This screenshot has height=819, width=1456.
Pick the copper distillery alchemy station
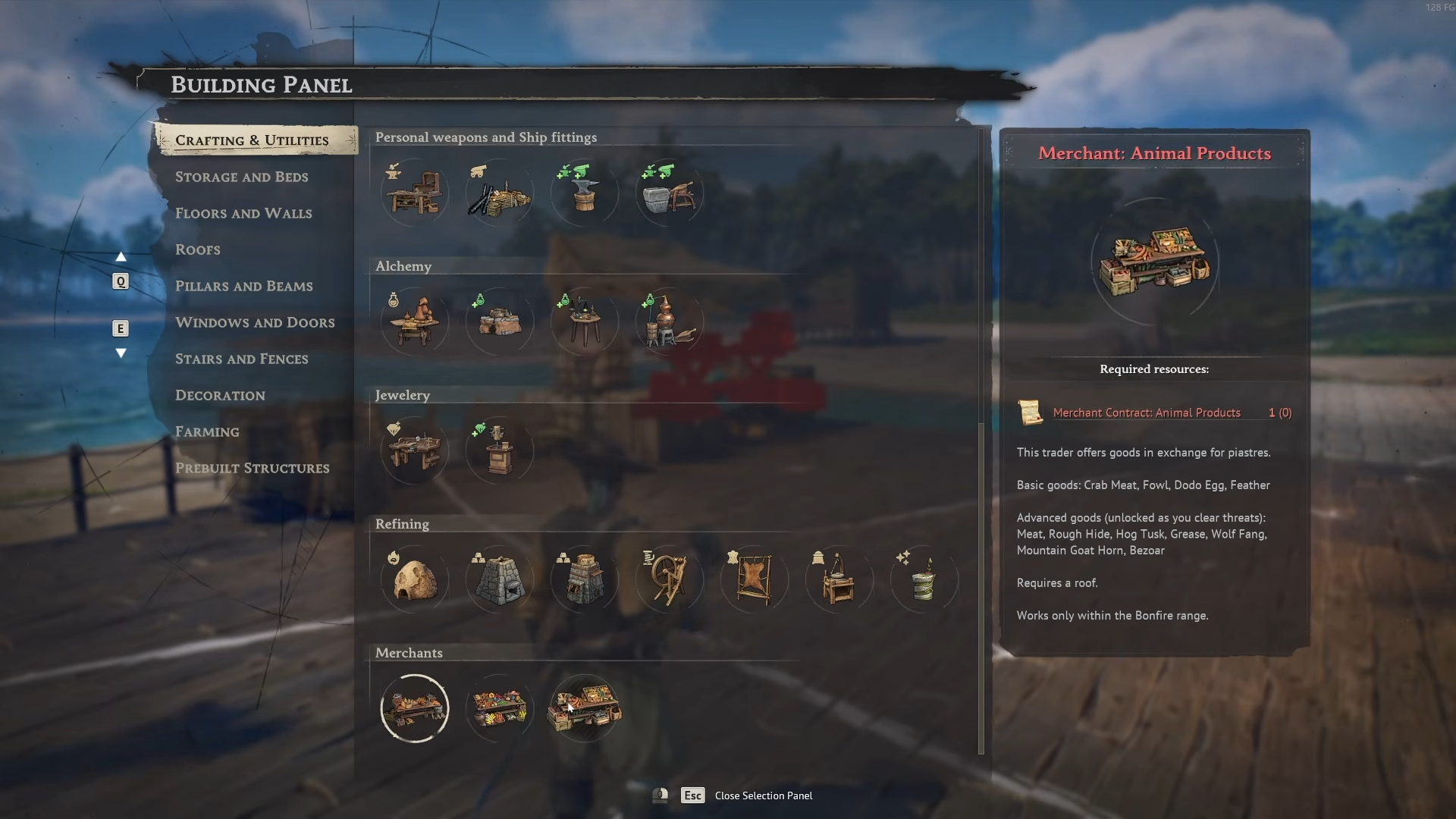coord(669,322)
